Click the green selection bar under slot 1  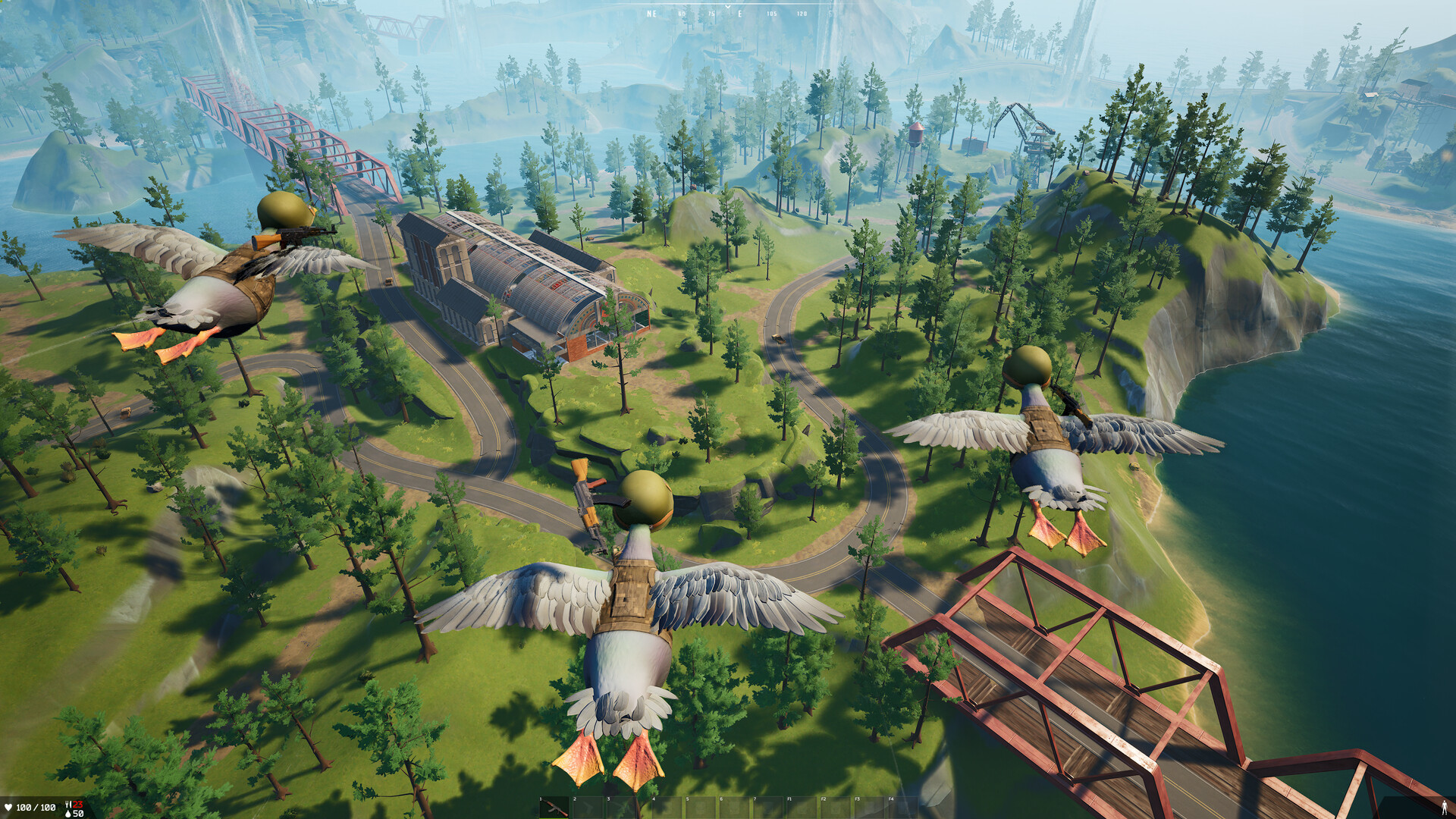click(x=555, y=817)
